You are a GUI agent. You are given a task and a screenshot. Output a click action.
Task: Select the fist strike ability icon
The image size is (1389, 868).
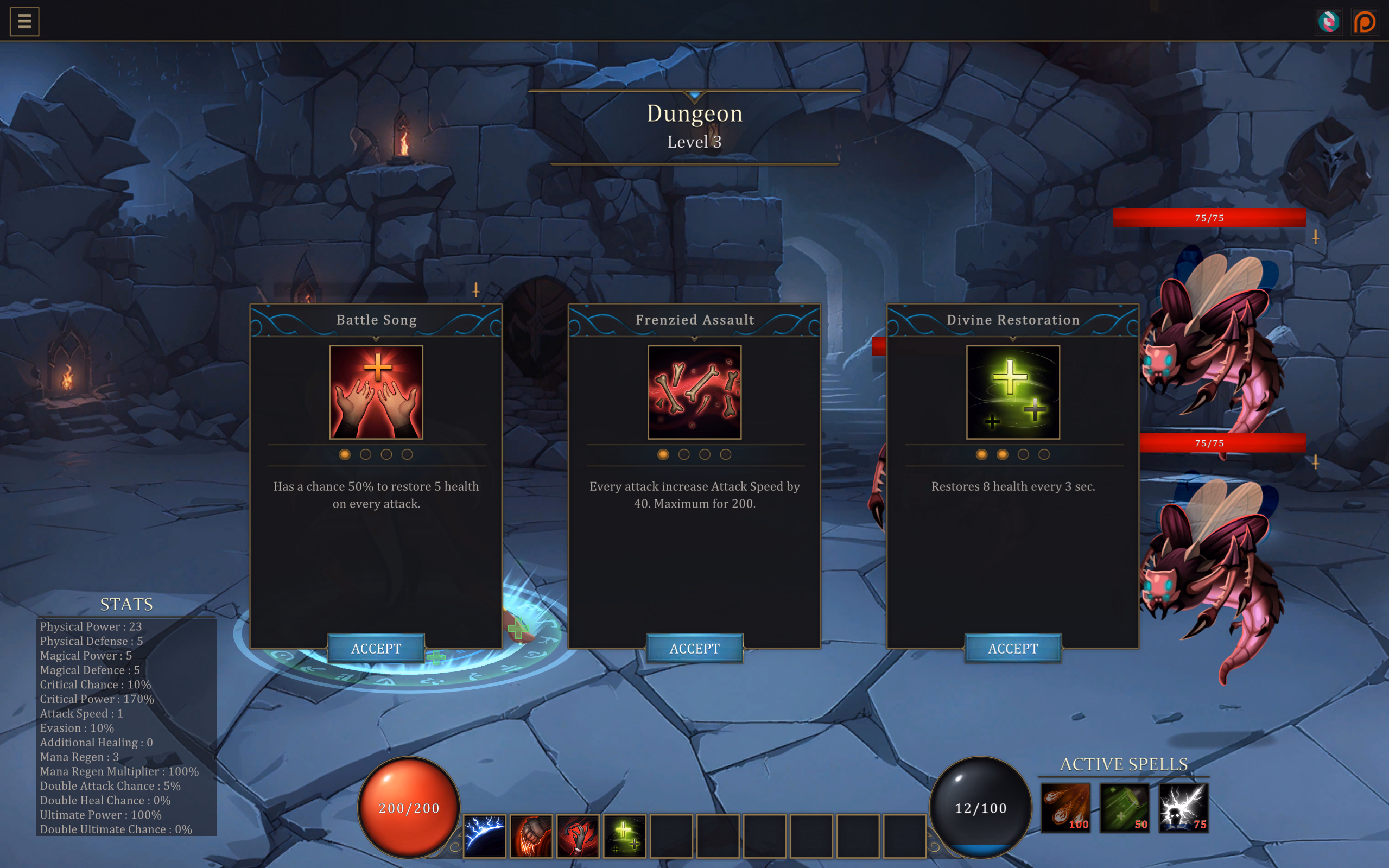click(x=531, y=835)
